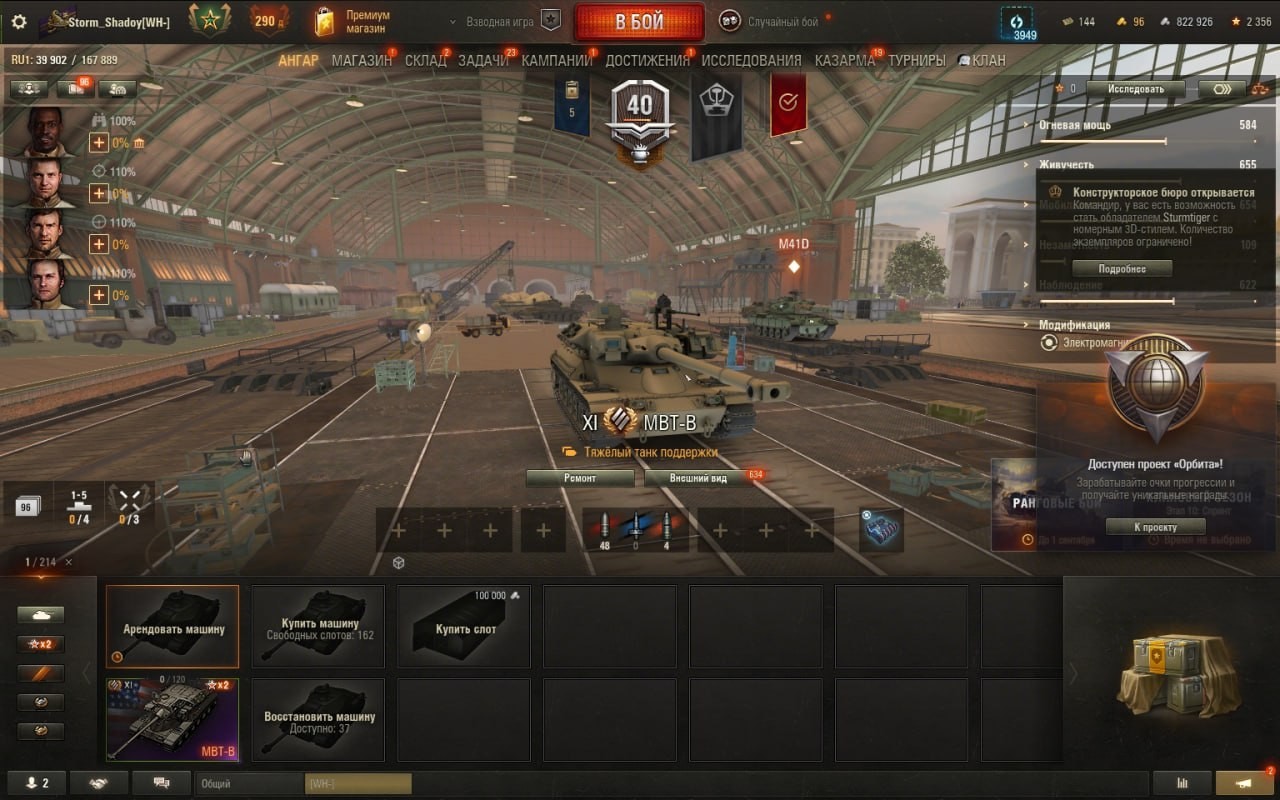This screenshot has width=1280, height=800.
Task: Click the «Купить слот» tile
Action: [464, 626]
